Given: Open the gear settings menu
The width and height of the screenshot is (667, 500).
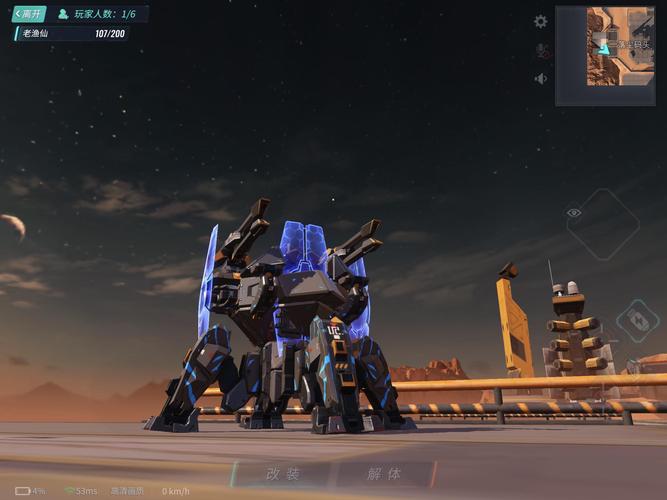Looking at the screenshot, I should (541, 21).
